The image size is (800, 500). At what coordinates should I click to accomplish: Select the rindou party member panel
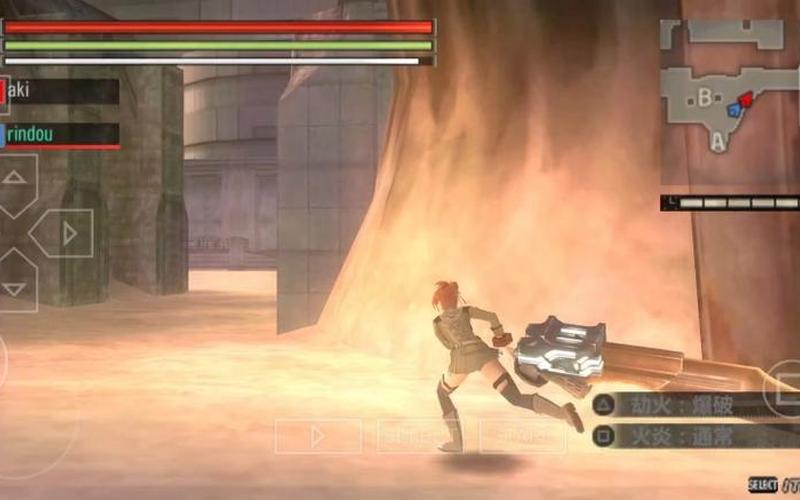point(60,134)
